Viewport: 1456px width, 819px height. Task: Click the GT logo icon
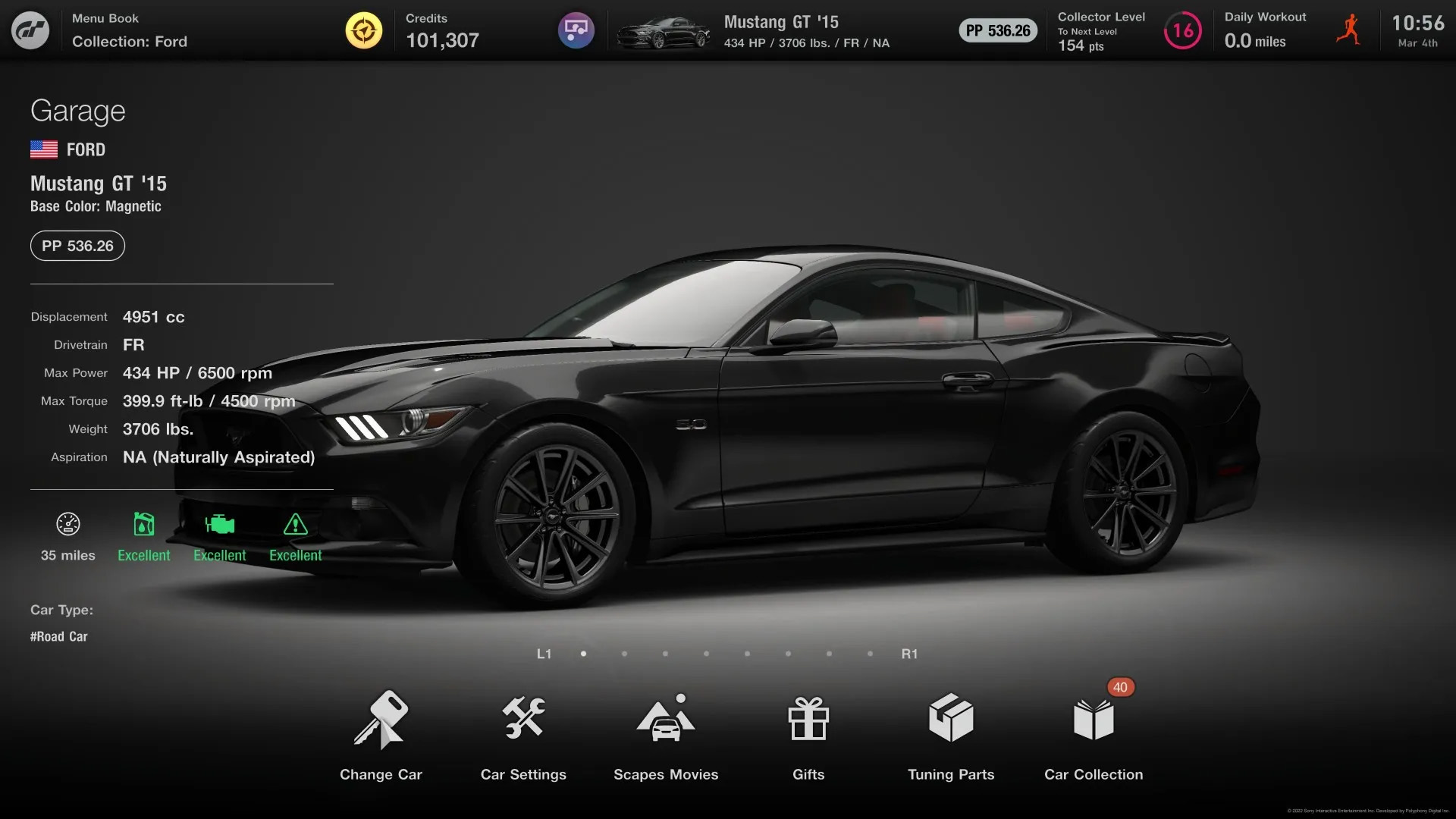pos(30,30)
